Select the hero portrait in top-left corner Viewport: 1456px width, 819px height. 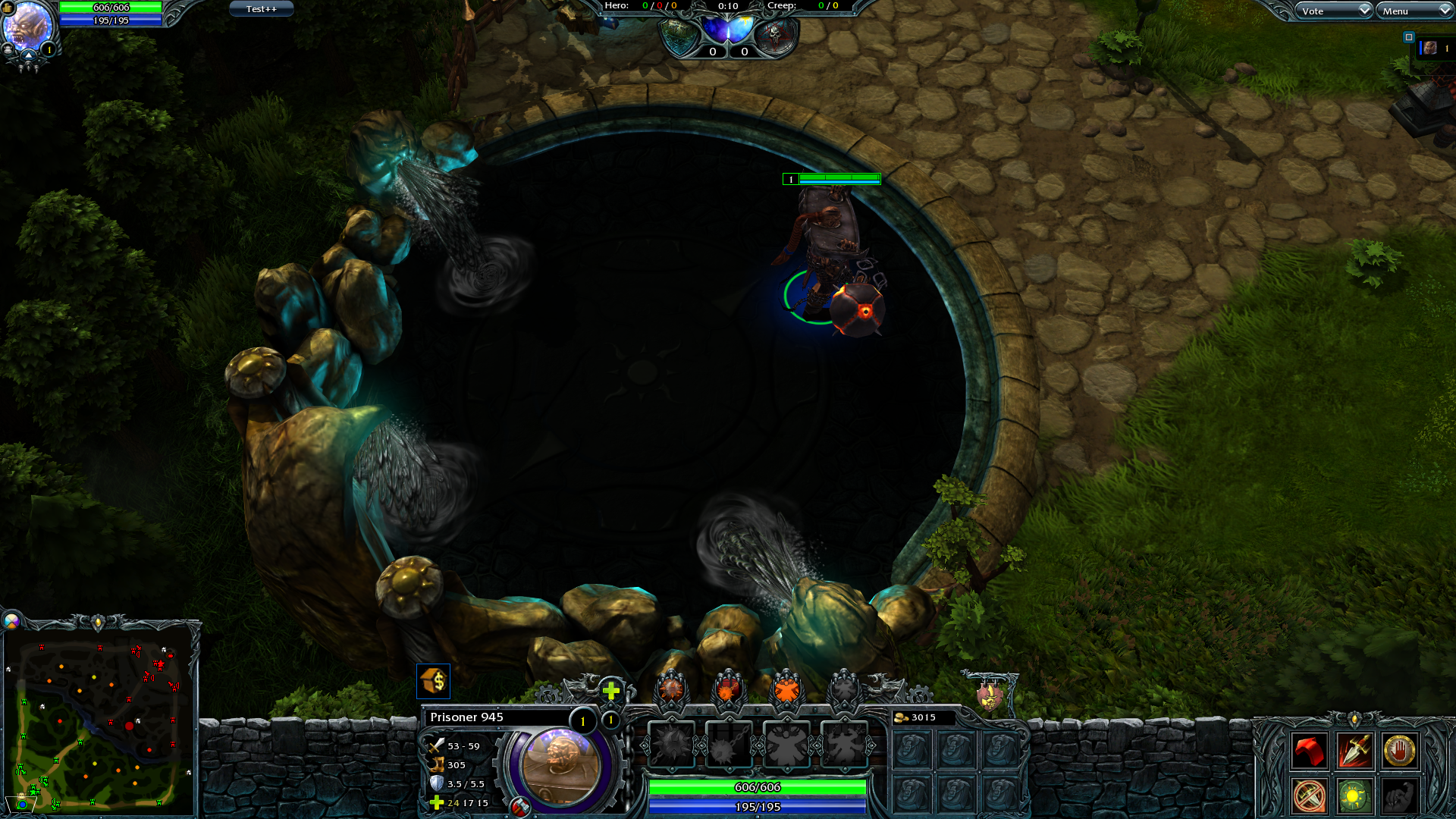pyautogui.click(x=27, y=25)
